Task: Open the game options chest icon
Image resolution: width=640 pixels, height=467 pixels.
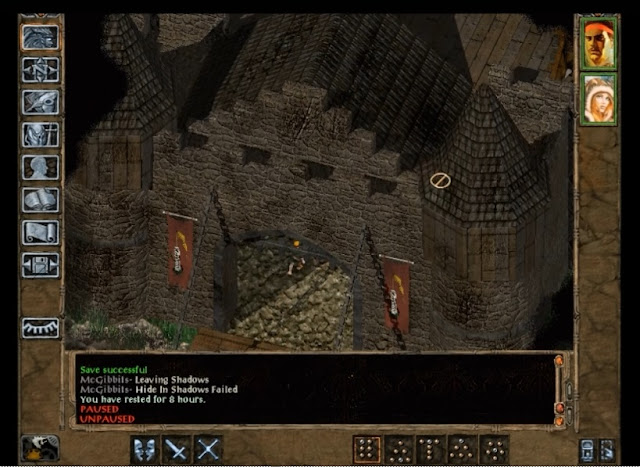Action: click(x=41, y=264)
